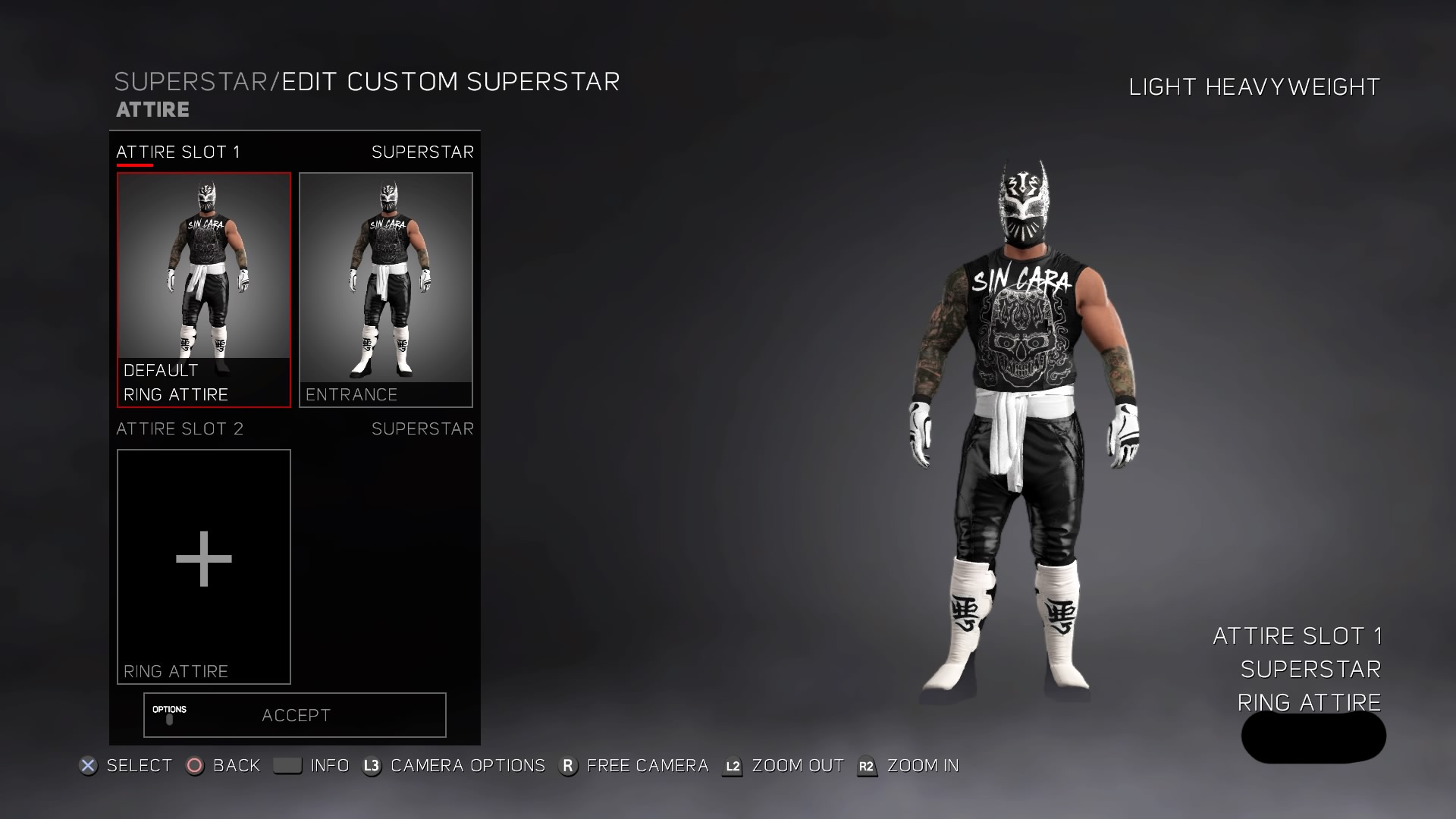The height and width of the screenshot is (819, 1456).
Task: Click the EDIT CUSTOM SUPERSTAR heading
Action: pyautogui.click(x=450, y=81)
